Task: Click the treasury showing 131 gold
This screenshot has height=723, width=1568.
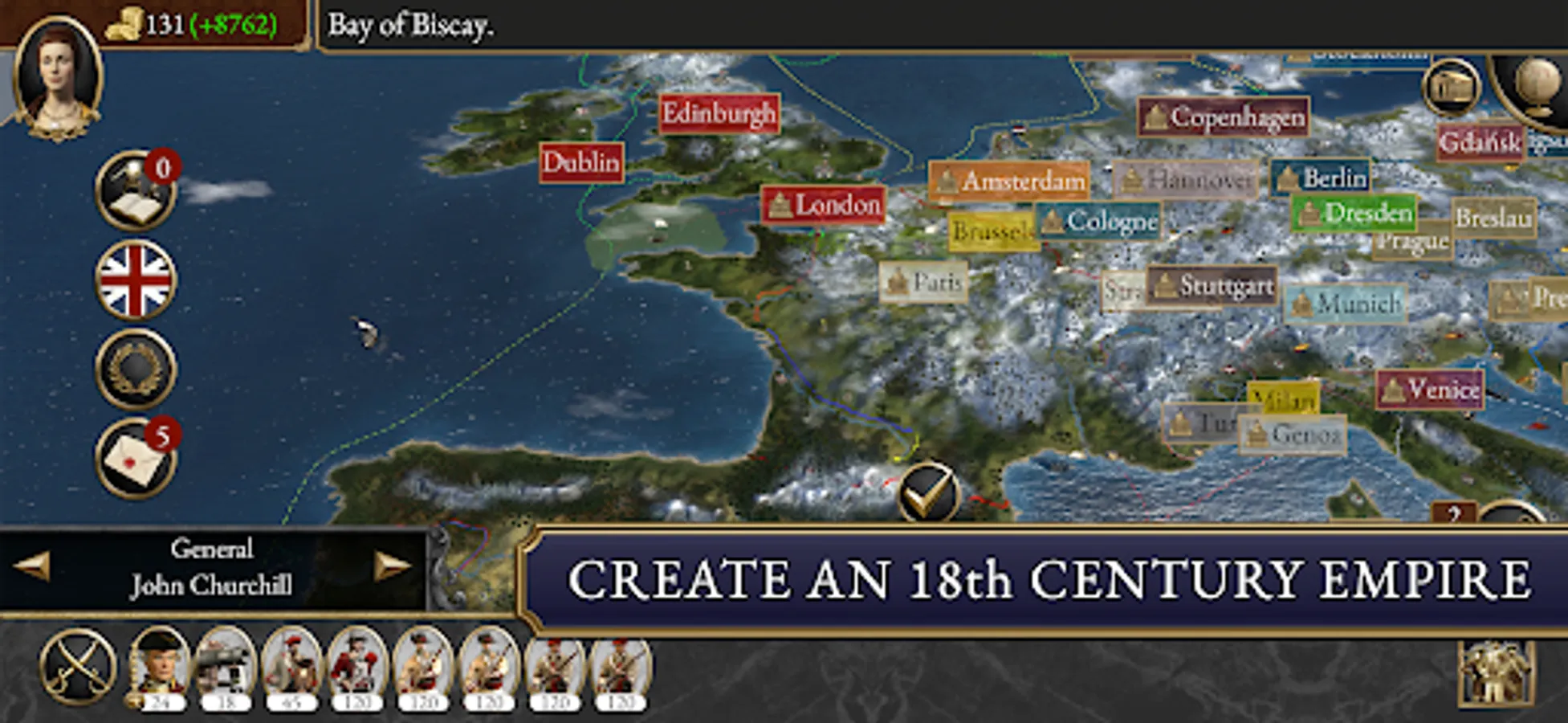Action: (149, 23)
